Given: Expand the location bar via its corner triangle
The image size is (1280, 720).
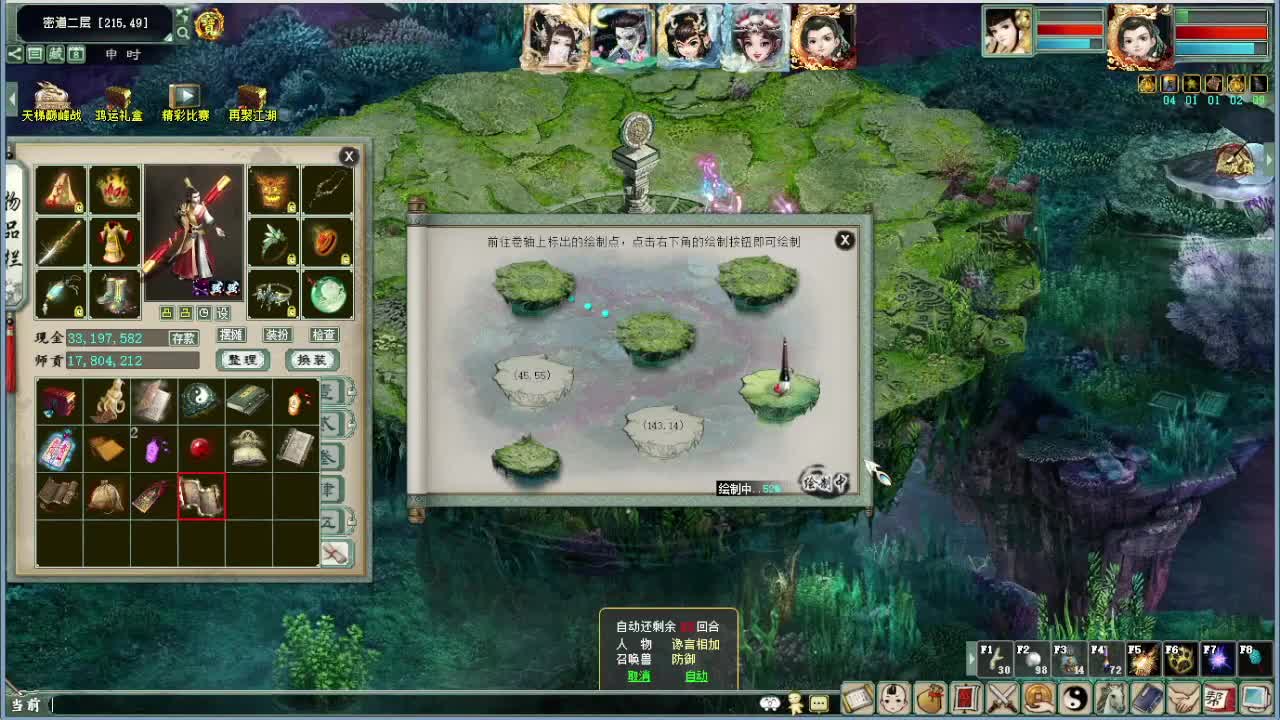Looking at the screenshot, I should [168, 36].
